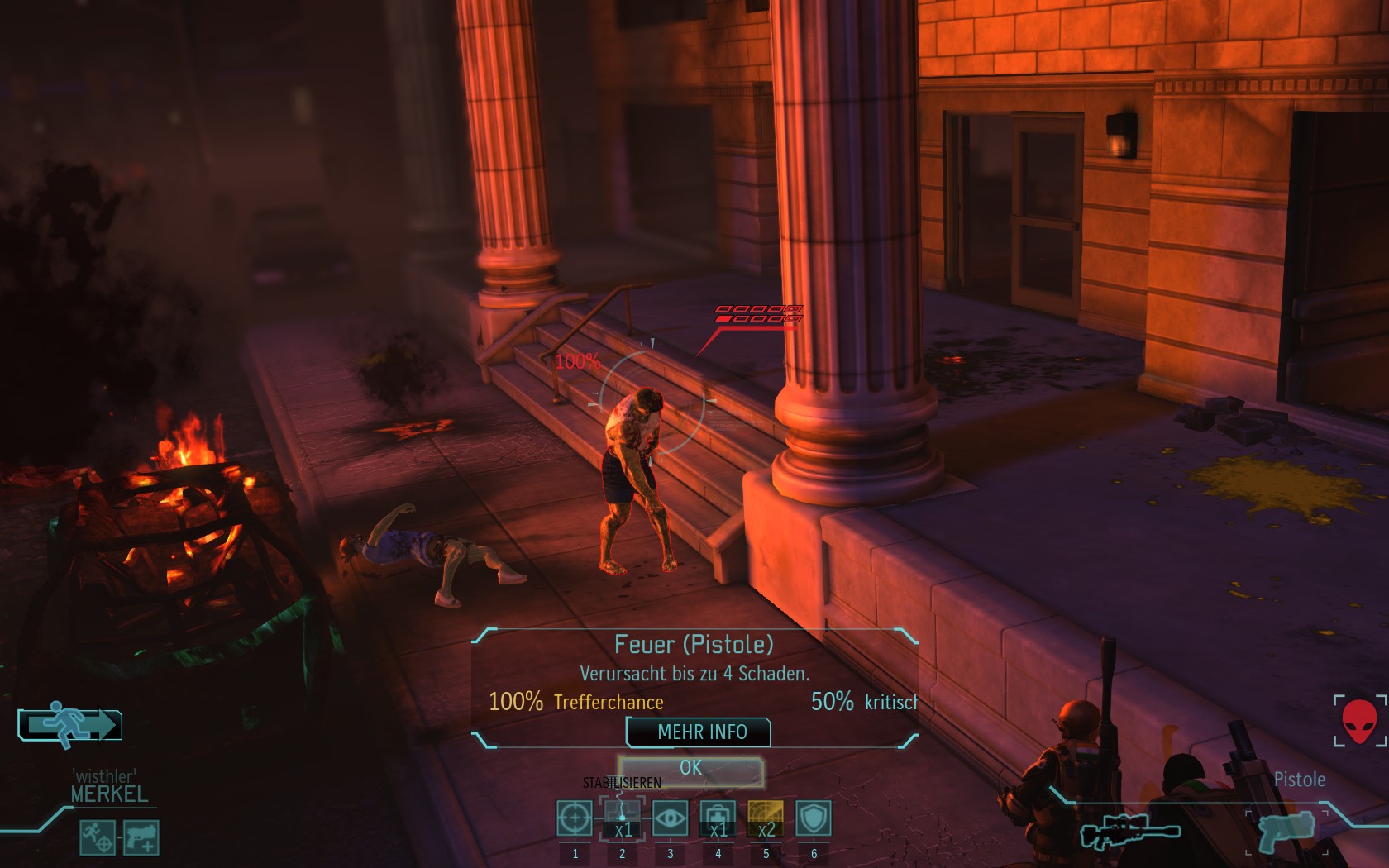Use the medikit ability icon
Screen dimensions: 1389x868
718,818
